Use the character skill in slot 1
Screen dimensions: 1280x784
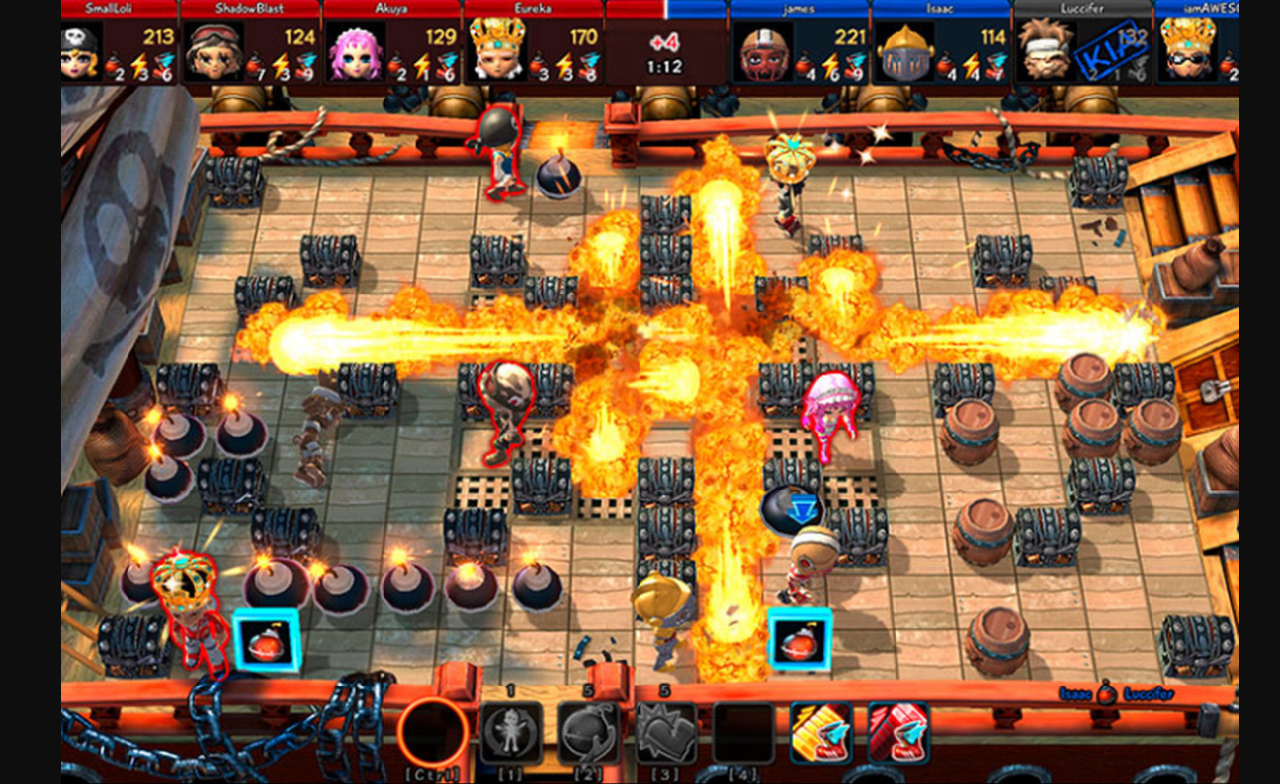coord(511,733)
